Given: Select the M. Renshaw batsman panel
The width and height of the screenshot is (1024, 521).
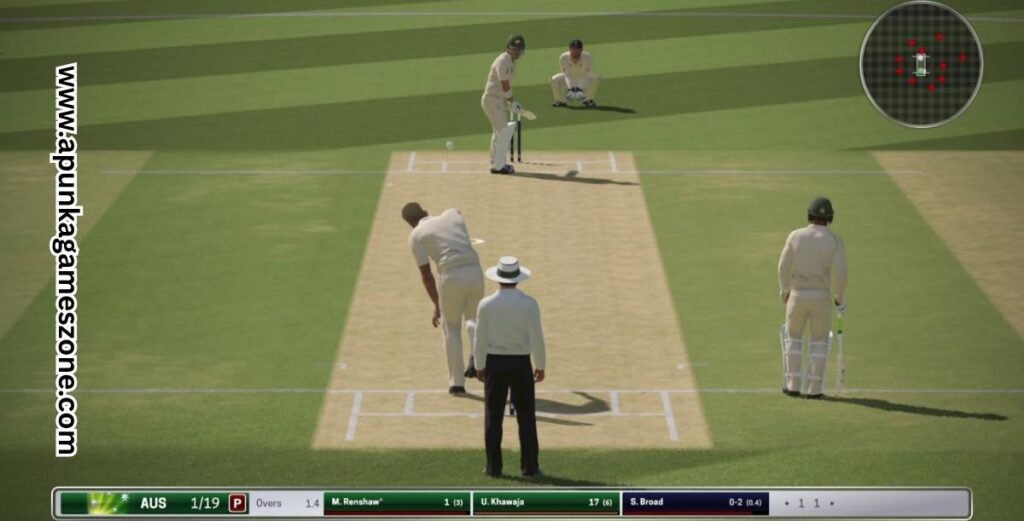Looking at the screenshot, I should (397, 503).
